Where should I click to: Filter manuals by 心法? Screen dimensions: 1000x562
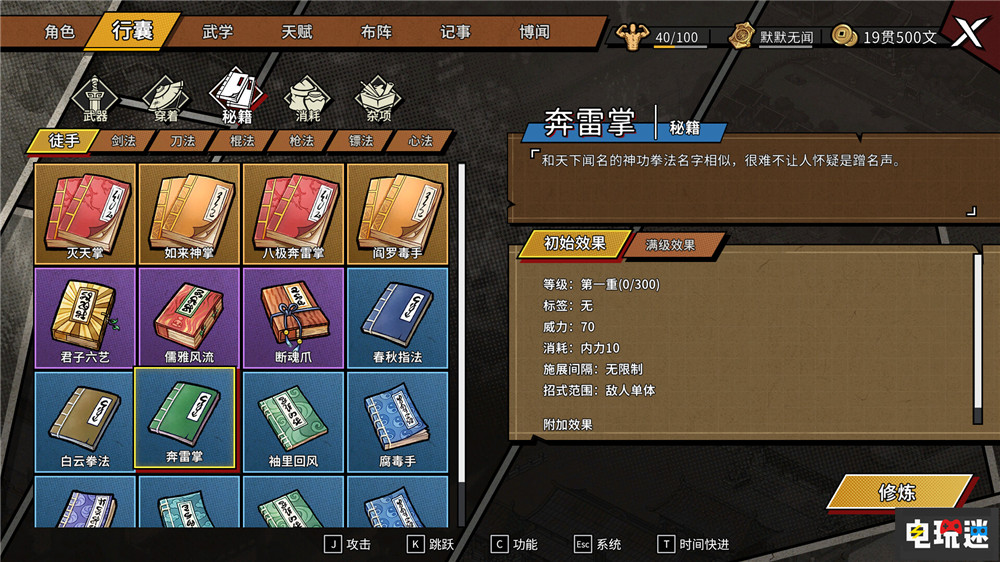[420, 141]
